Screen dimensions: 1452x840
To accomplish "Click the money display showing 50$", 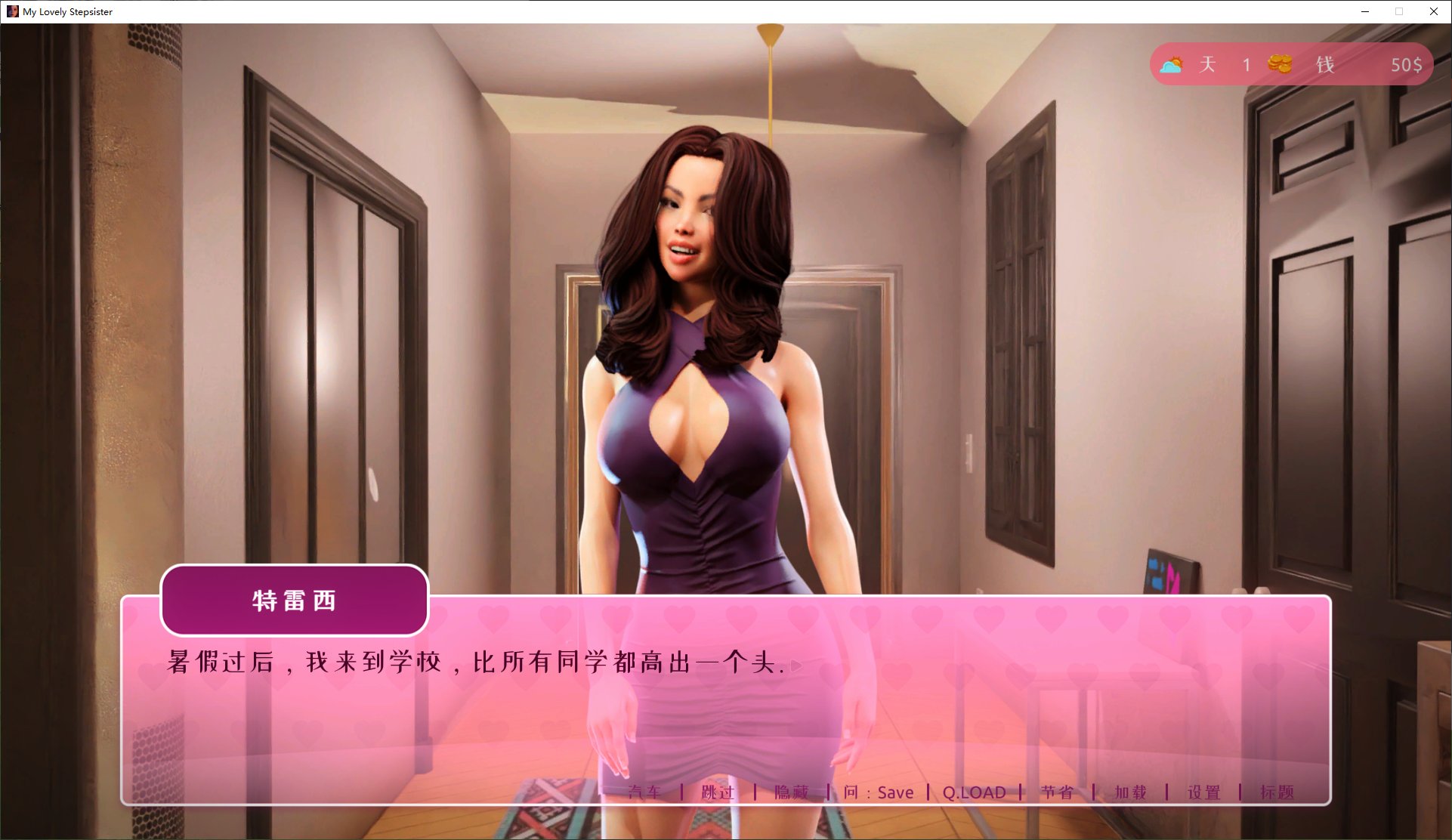I will click(x=1407, y=64).
